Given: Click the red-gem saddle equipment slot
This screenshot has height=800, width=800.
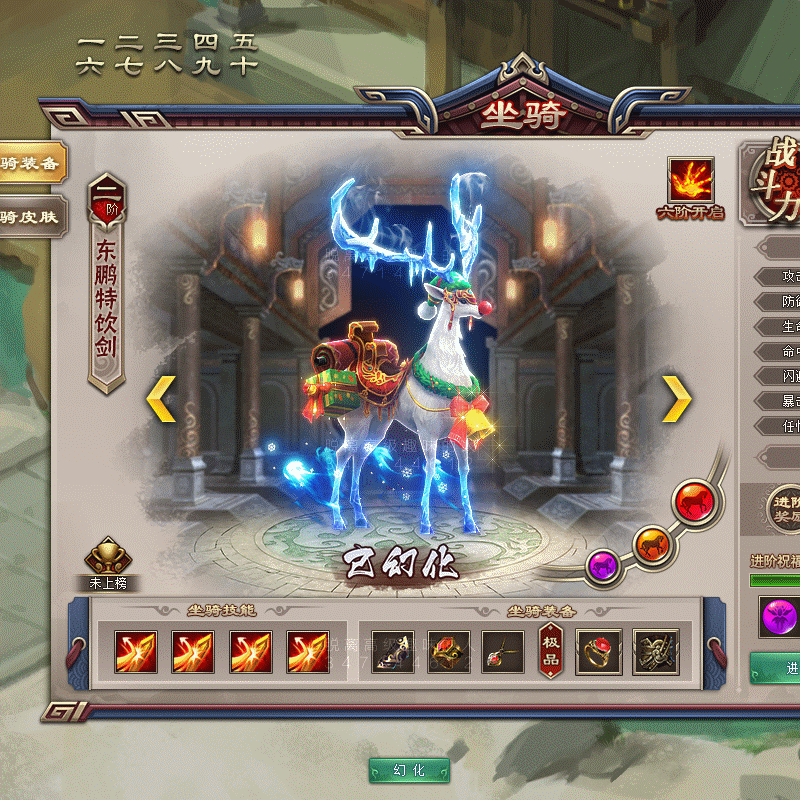Looking at the screenshot, I should pyautogui.click(x=449, y=652).
